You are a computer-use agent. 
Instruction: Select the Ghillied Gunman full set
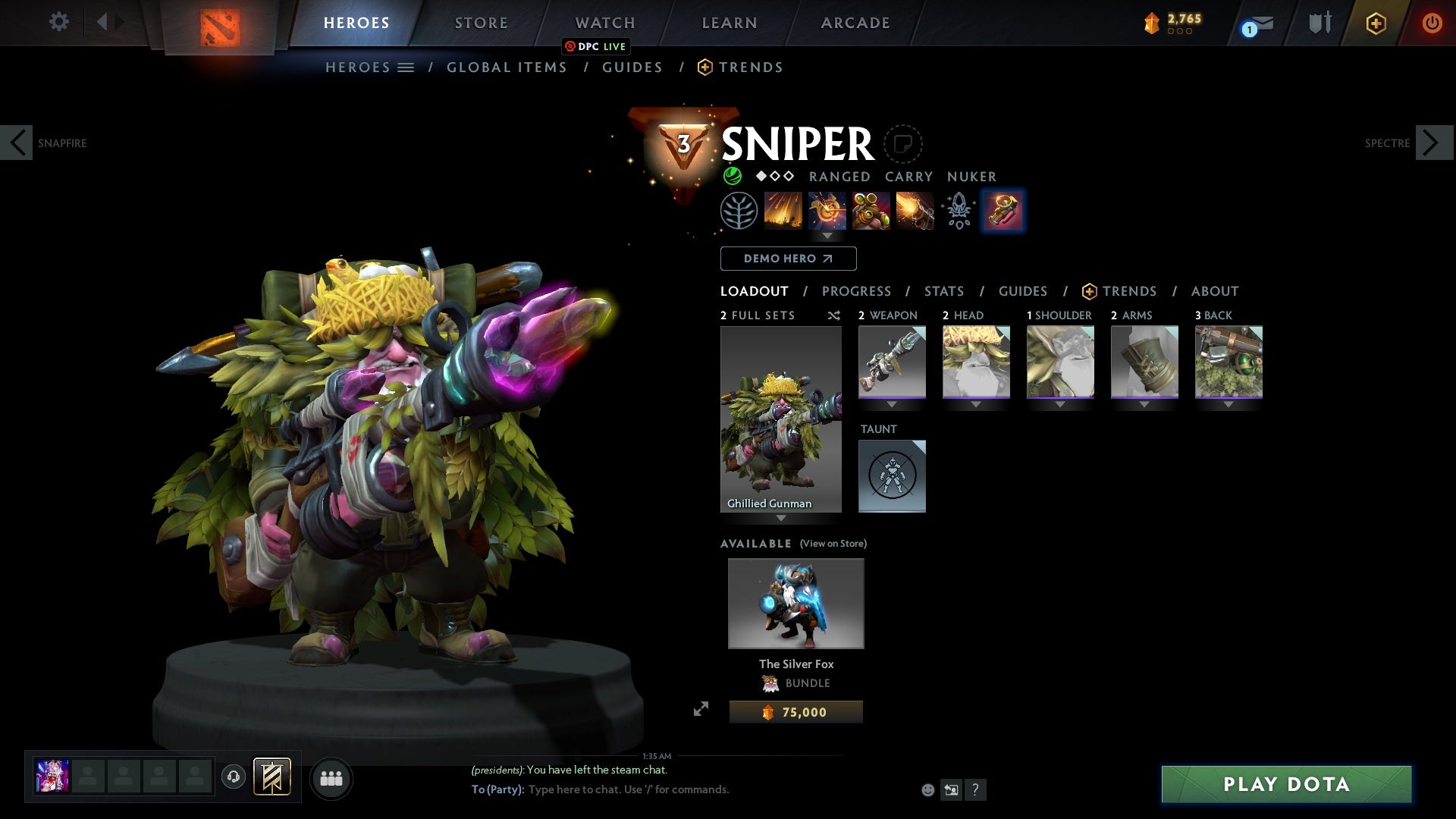pos(780,419)
